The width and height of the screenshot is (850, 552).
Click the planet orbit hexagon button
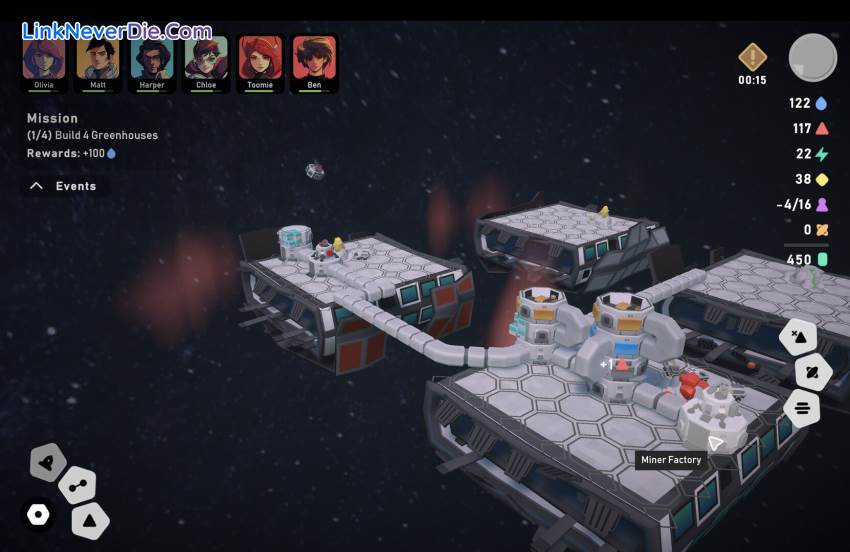813,372
